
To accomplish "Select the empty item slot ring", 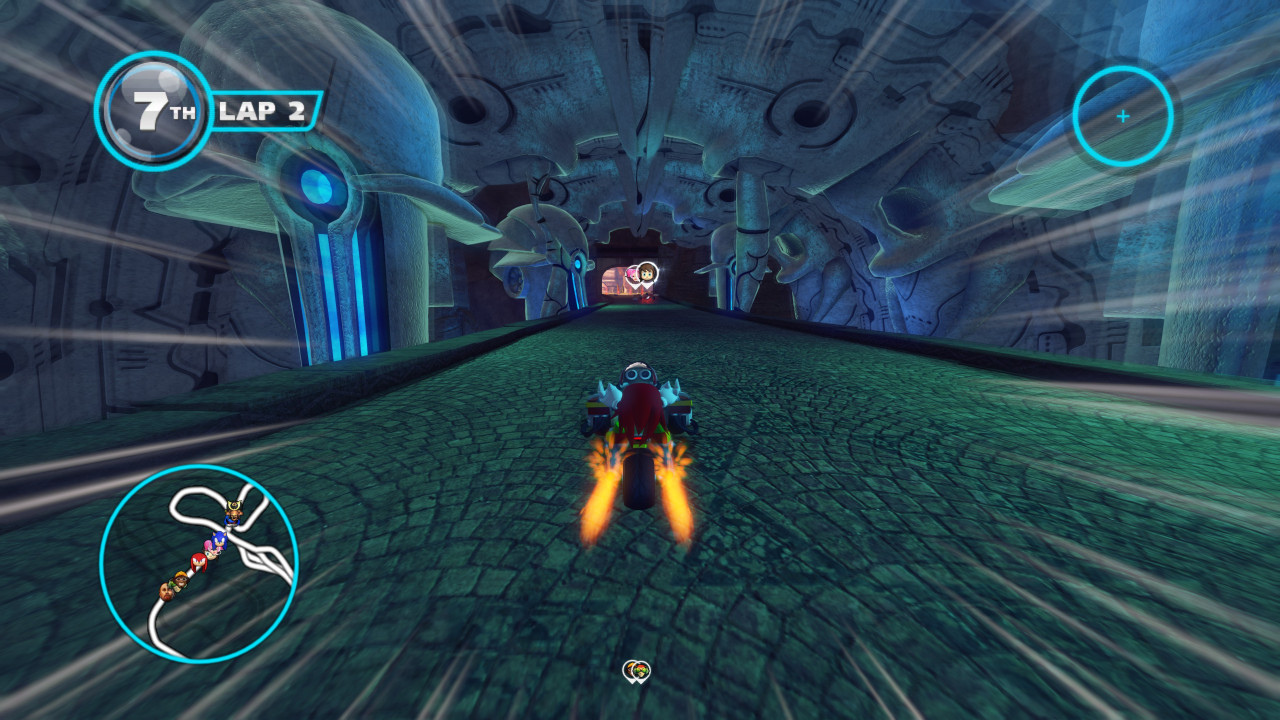I will click(1122, 116).
